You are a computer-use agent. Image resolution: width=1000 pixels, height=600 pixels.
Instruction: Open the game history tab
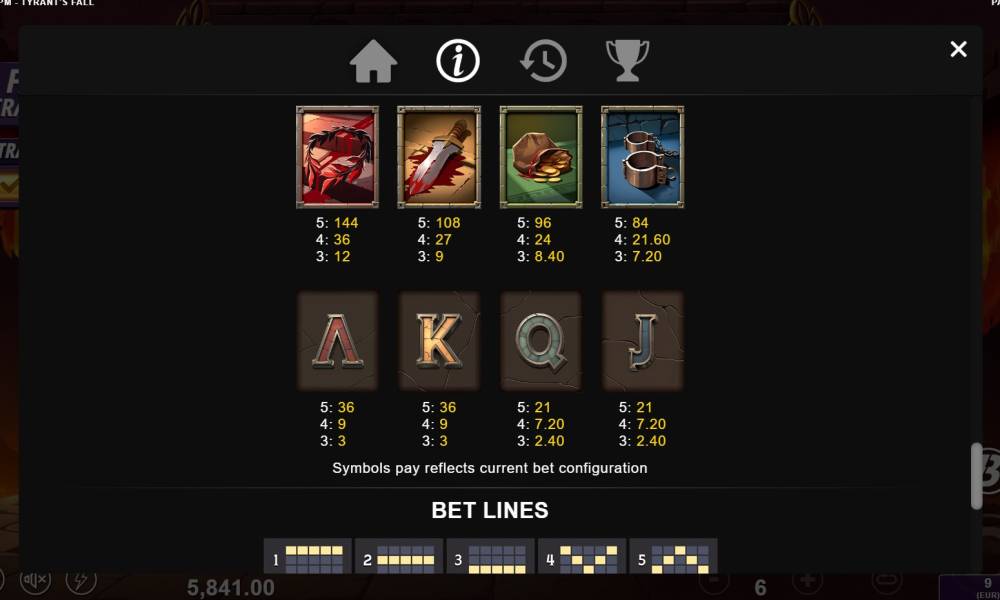point(543,61)
